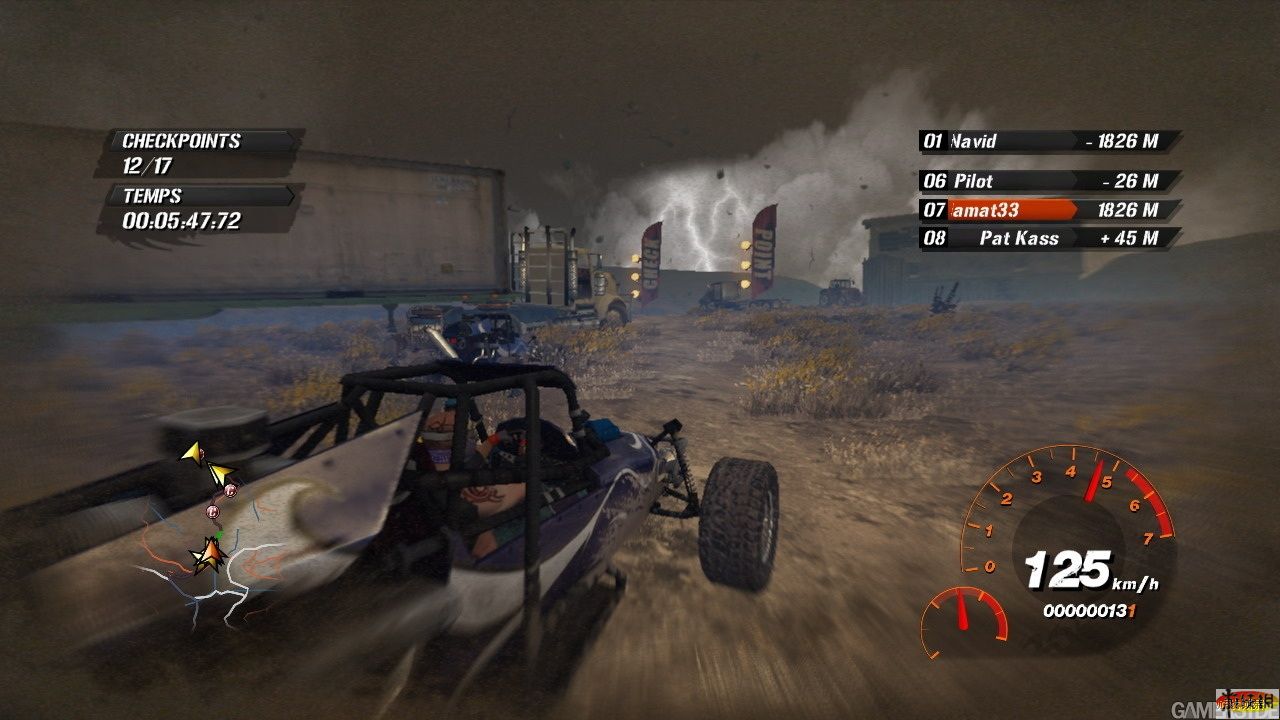This screenshot has height=720, width=1280.
Task: Select the highlighted amat33 player row
Action: (1048, 210)
